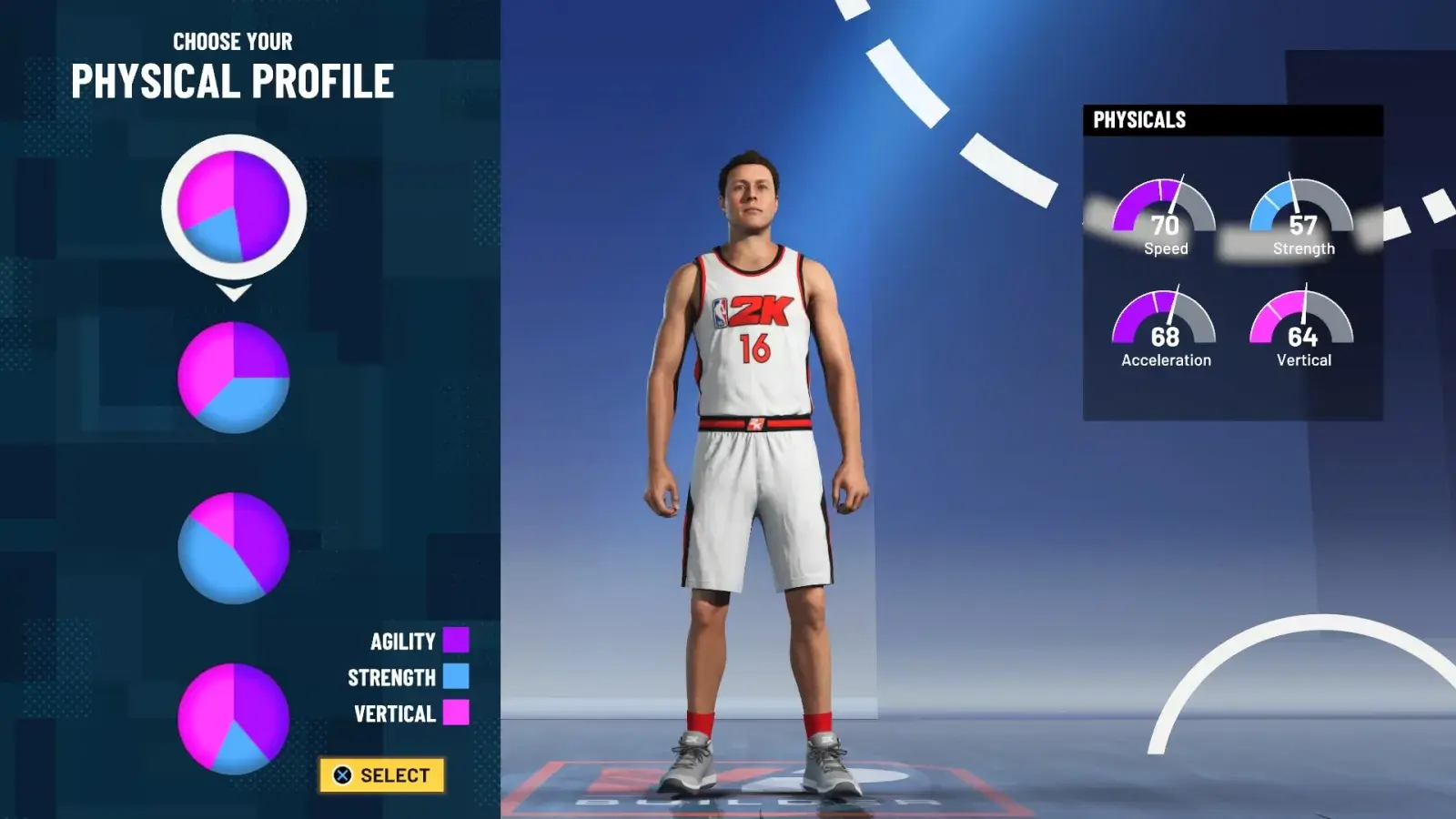
Task: Choose the highlighted white-ringed physical profile pie
Action: (x=234, y=207)
